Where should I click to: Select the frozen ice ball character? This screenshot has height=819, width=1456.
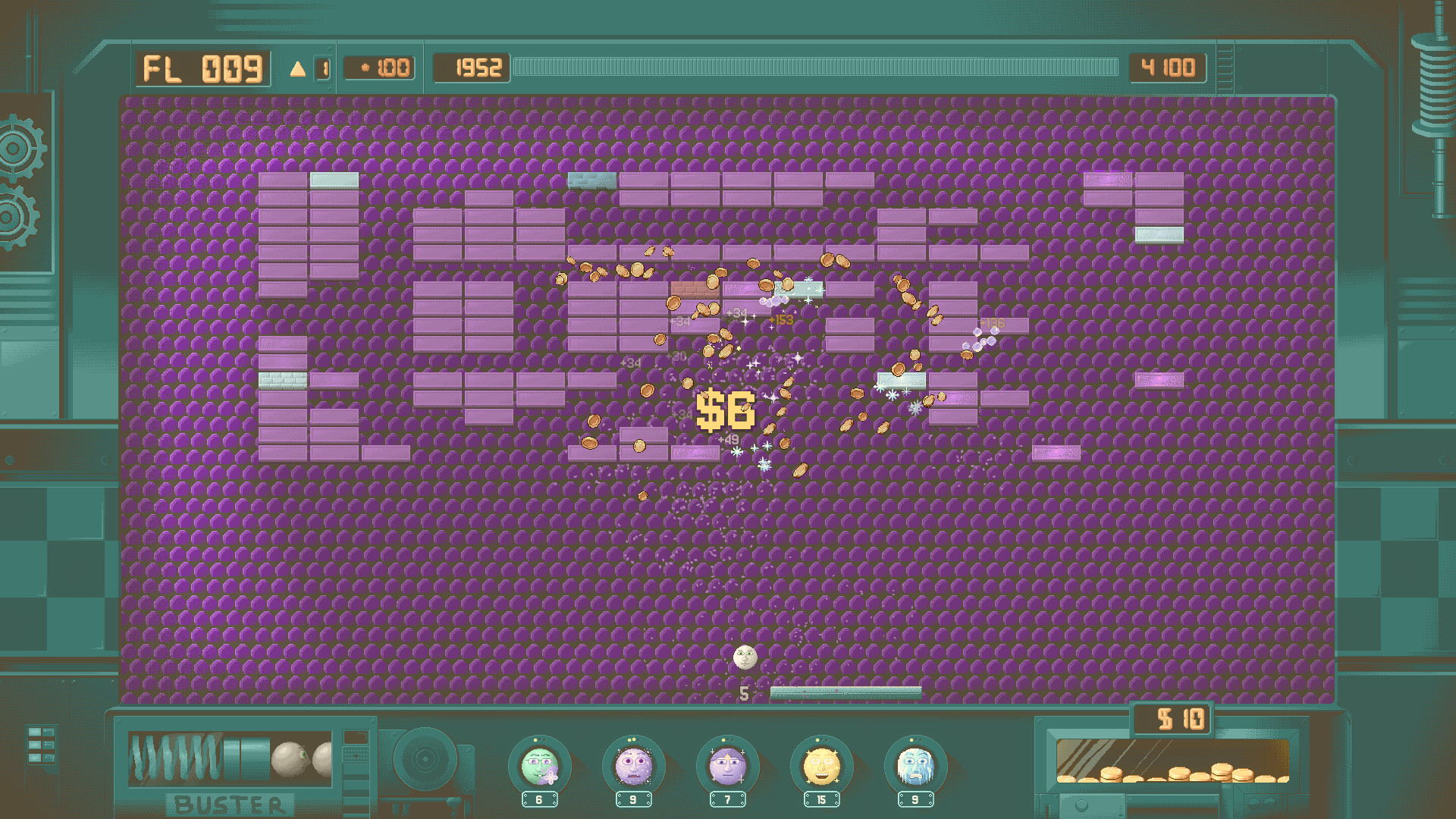[914, 768]
